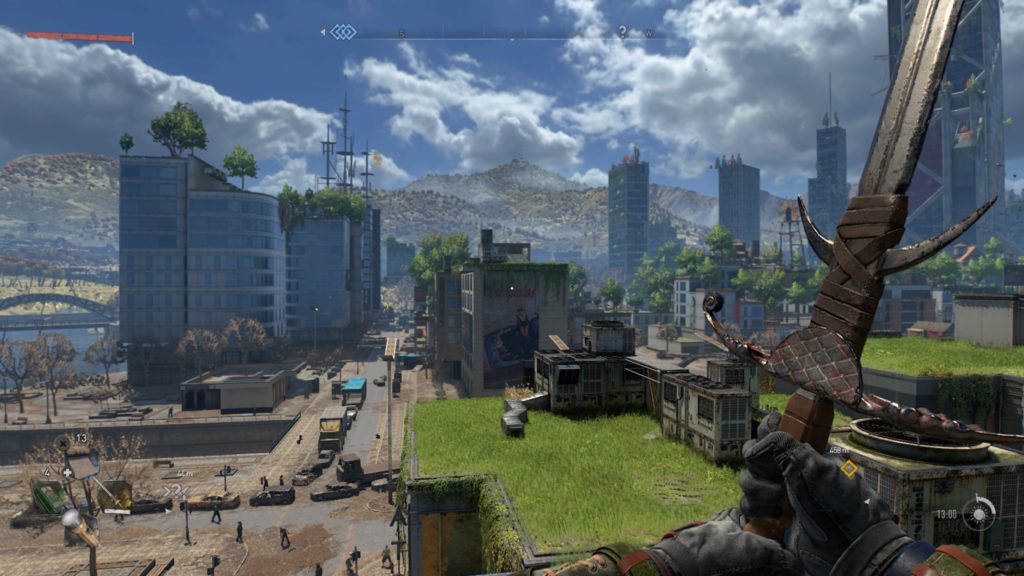Click the orange diamond objective waypoint
1024x576 pixels.
tap(848, 467)
